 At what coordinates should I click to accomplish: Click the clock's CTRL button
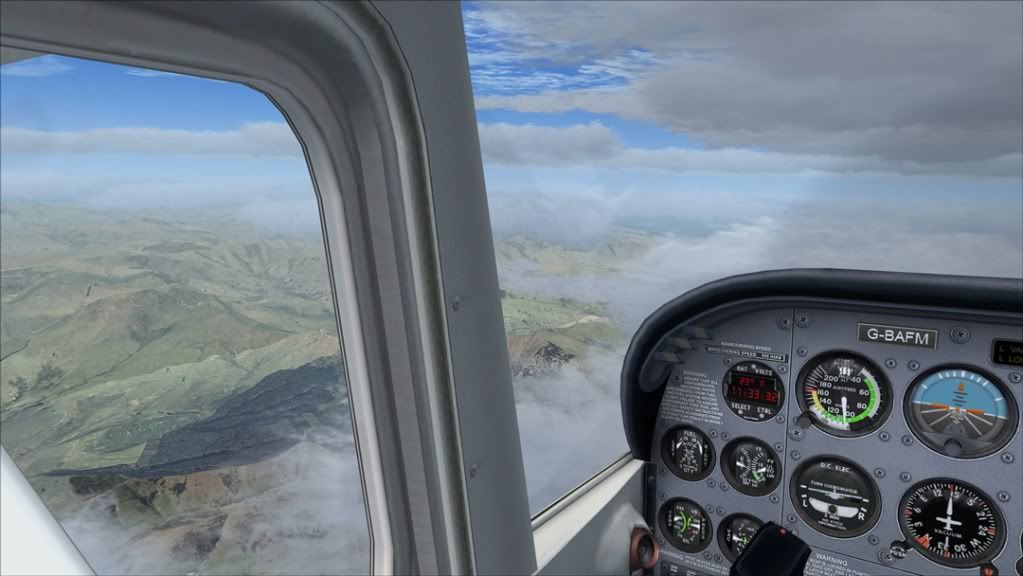coord(768,412)
